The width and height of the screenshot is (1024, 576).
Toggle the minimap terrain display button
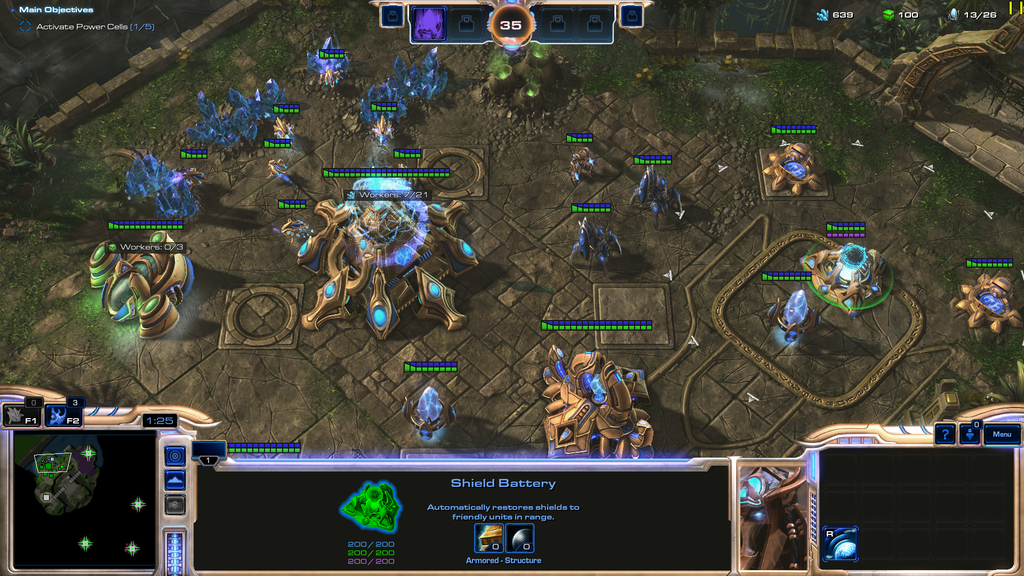coord(175,481)
